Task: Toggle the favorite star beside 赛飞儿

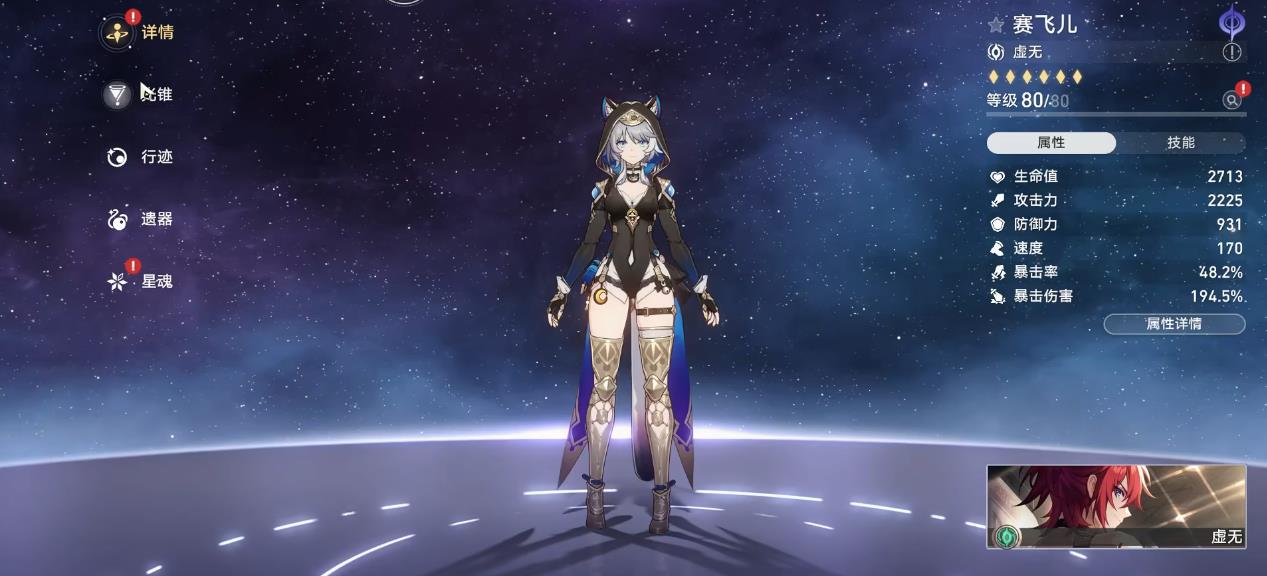Action: click(996, 25)
